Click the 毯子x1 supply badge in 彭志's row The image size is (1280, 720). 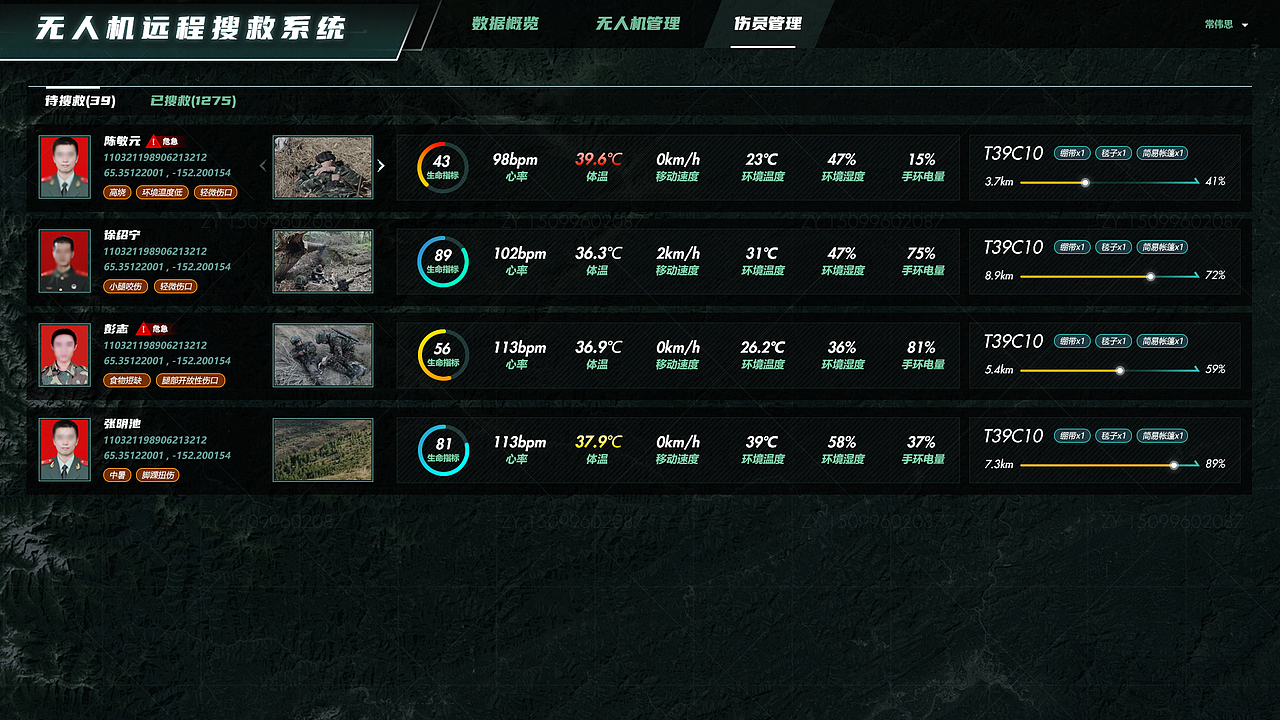1114,341
